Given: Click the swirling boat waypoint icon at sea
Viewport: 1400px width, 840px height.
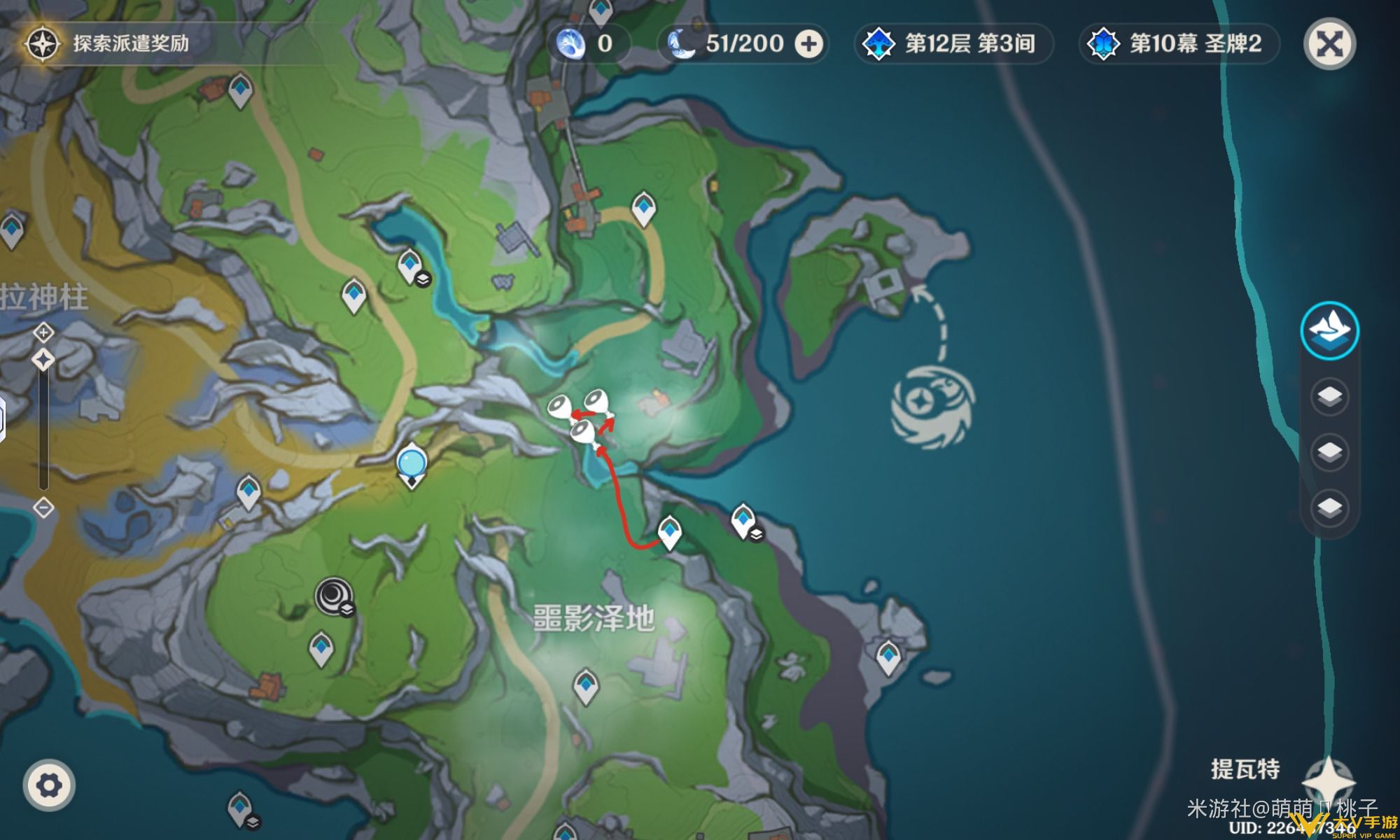Looking at the screenshot, I should pyautogui.click(x=933, y=405).
